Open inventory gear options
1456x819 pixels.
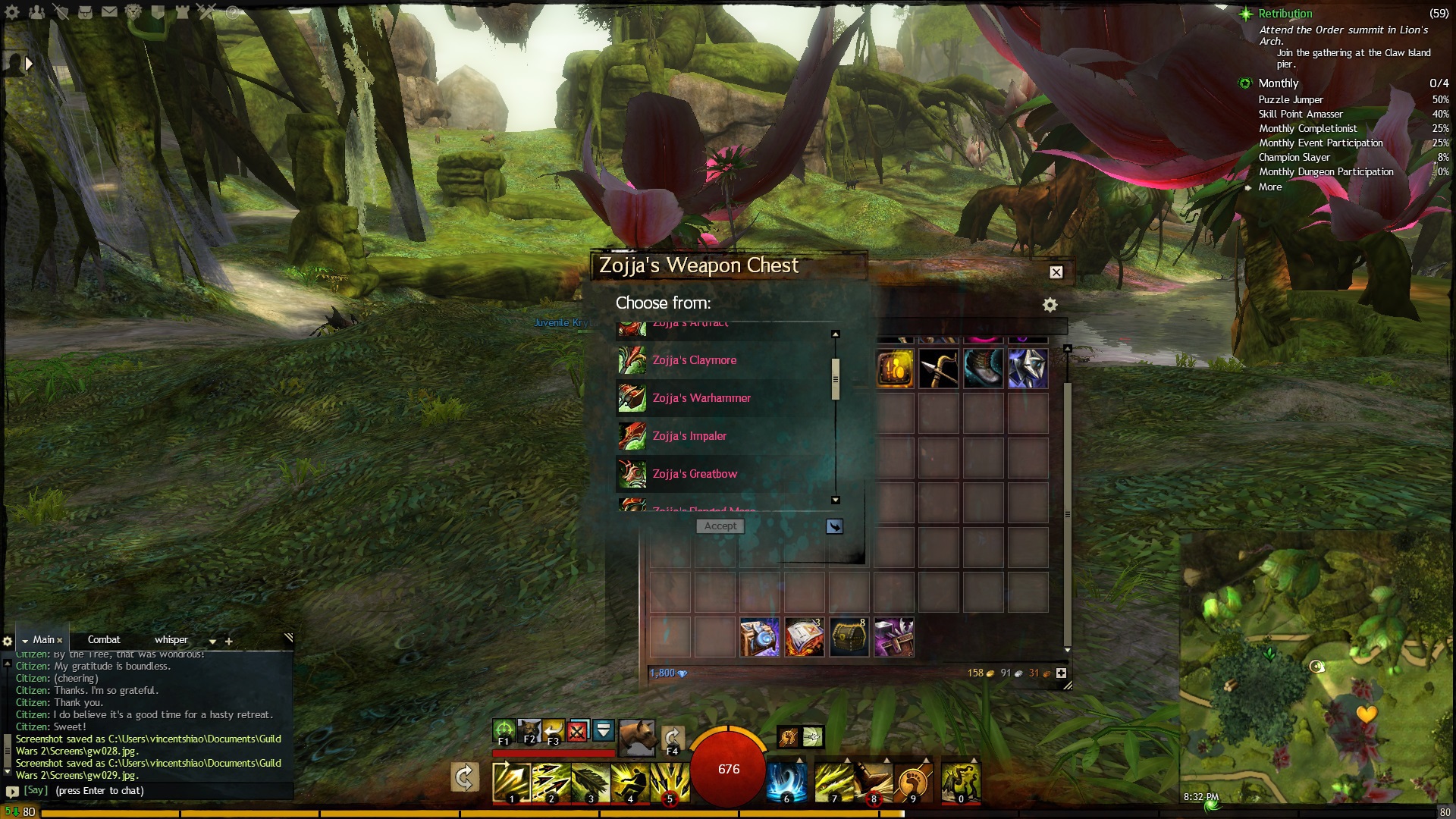tap(1050, 305)
